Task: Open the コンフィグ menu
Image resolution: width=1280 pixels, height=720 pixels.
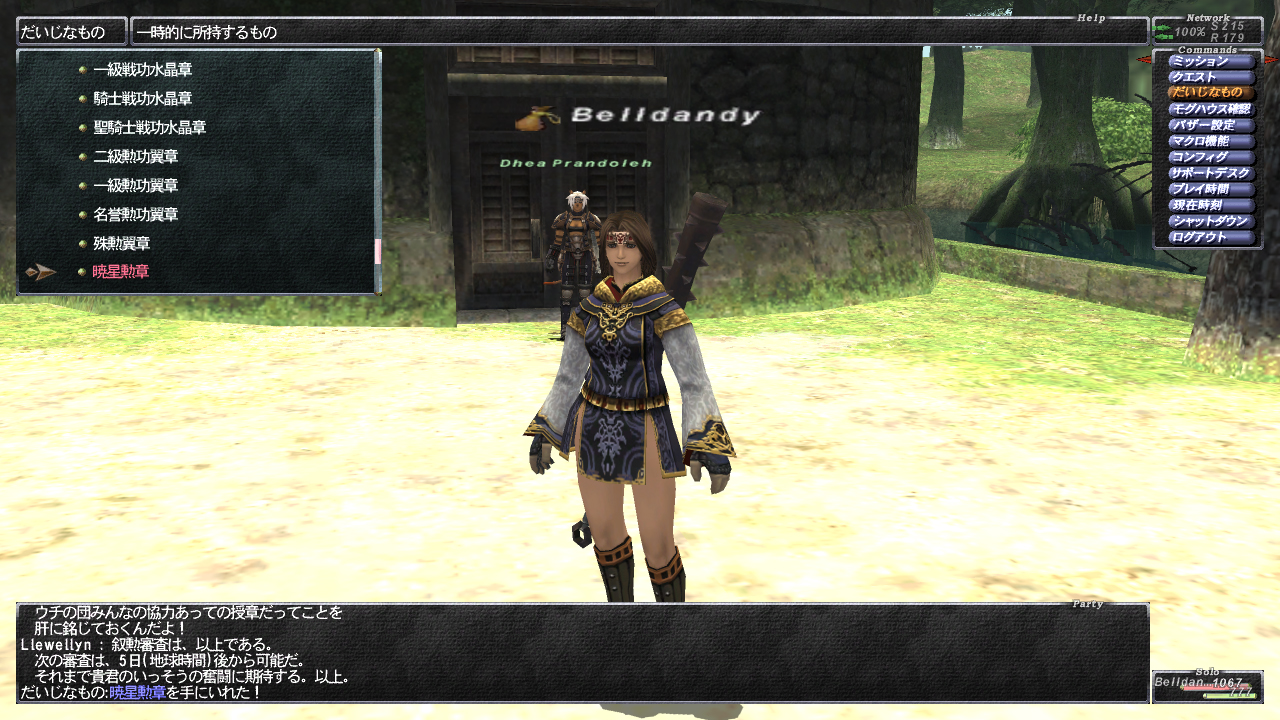Action: point(1211,157)
